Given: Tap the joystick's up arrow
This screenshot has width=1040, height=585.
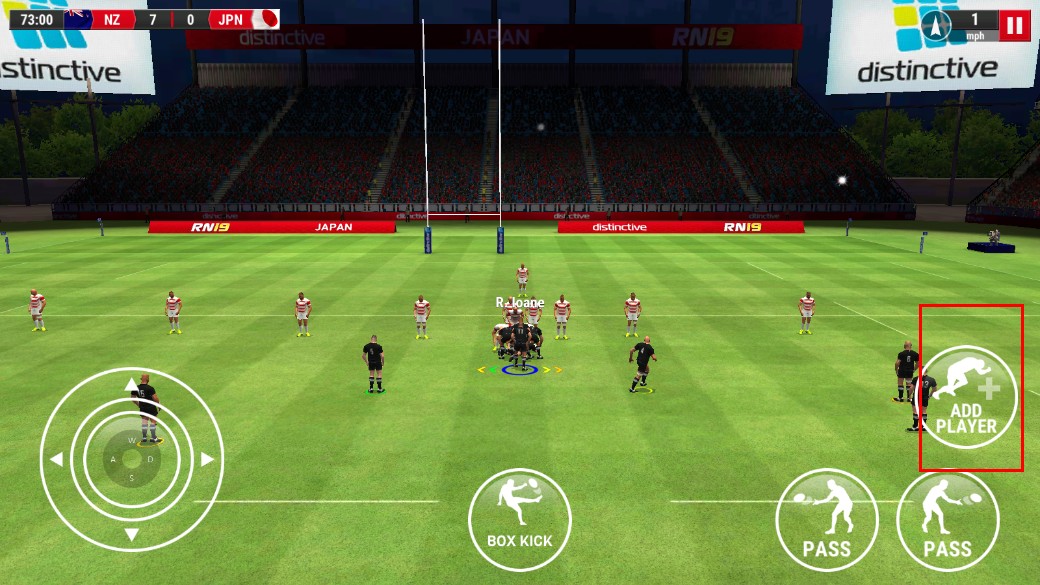Looking at the screenshot, I should [131, 384].
